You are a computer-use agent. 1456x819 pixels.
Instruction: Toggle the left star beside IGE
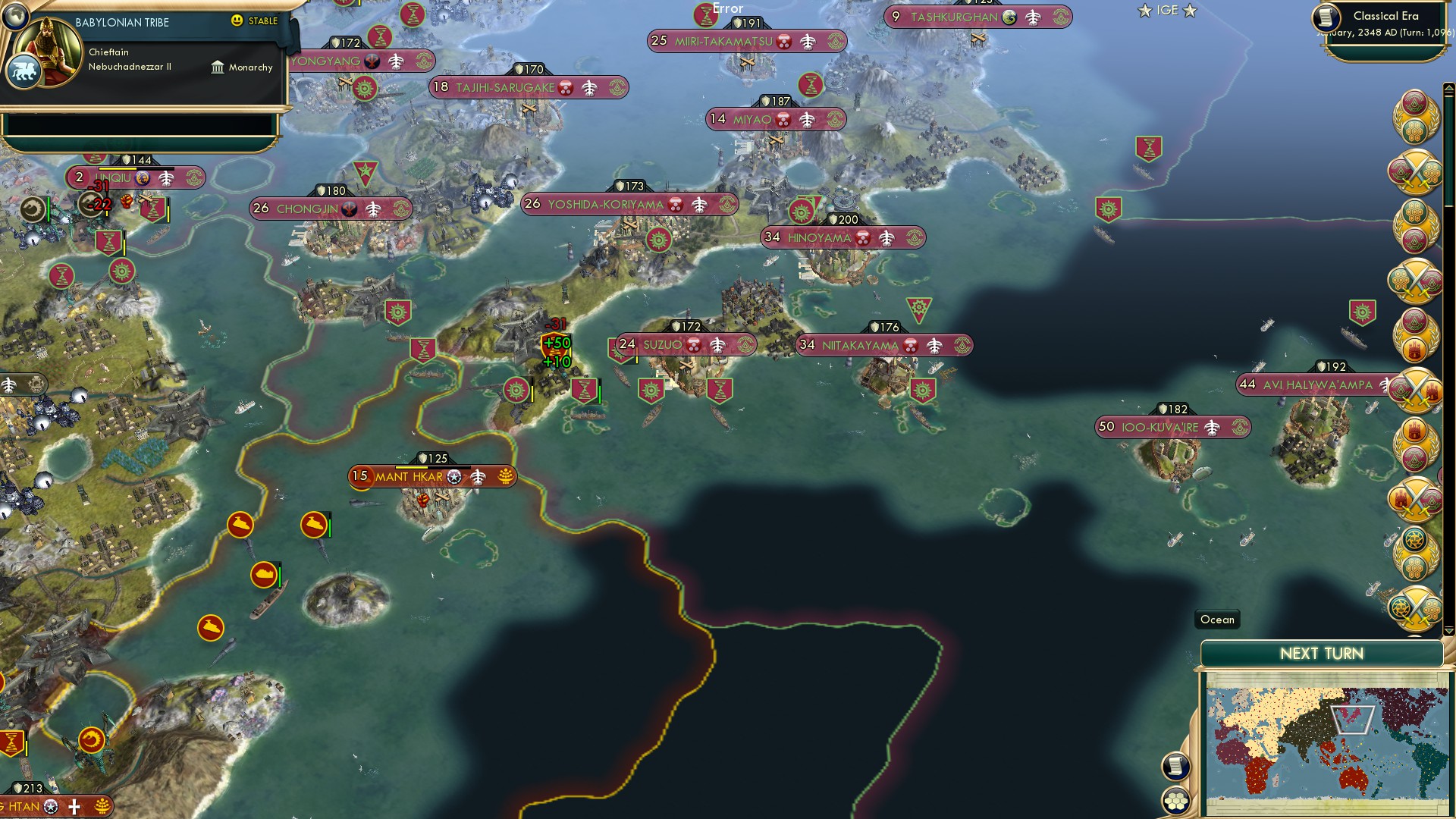point(1144,11)
